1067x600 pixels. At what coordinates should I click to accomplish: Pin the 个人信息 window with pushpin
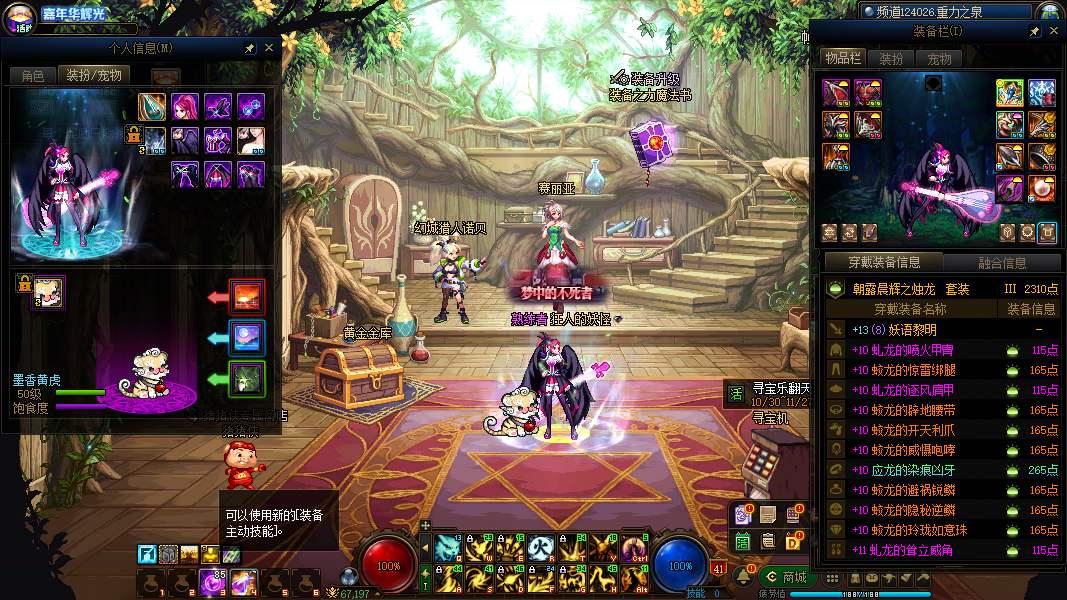(249, 48)
